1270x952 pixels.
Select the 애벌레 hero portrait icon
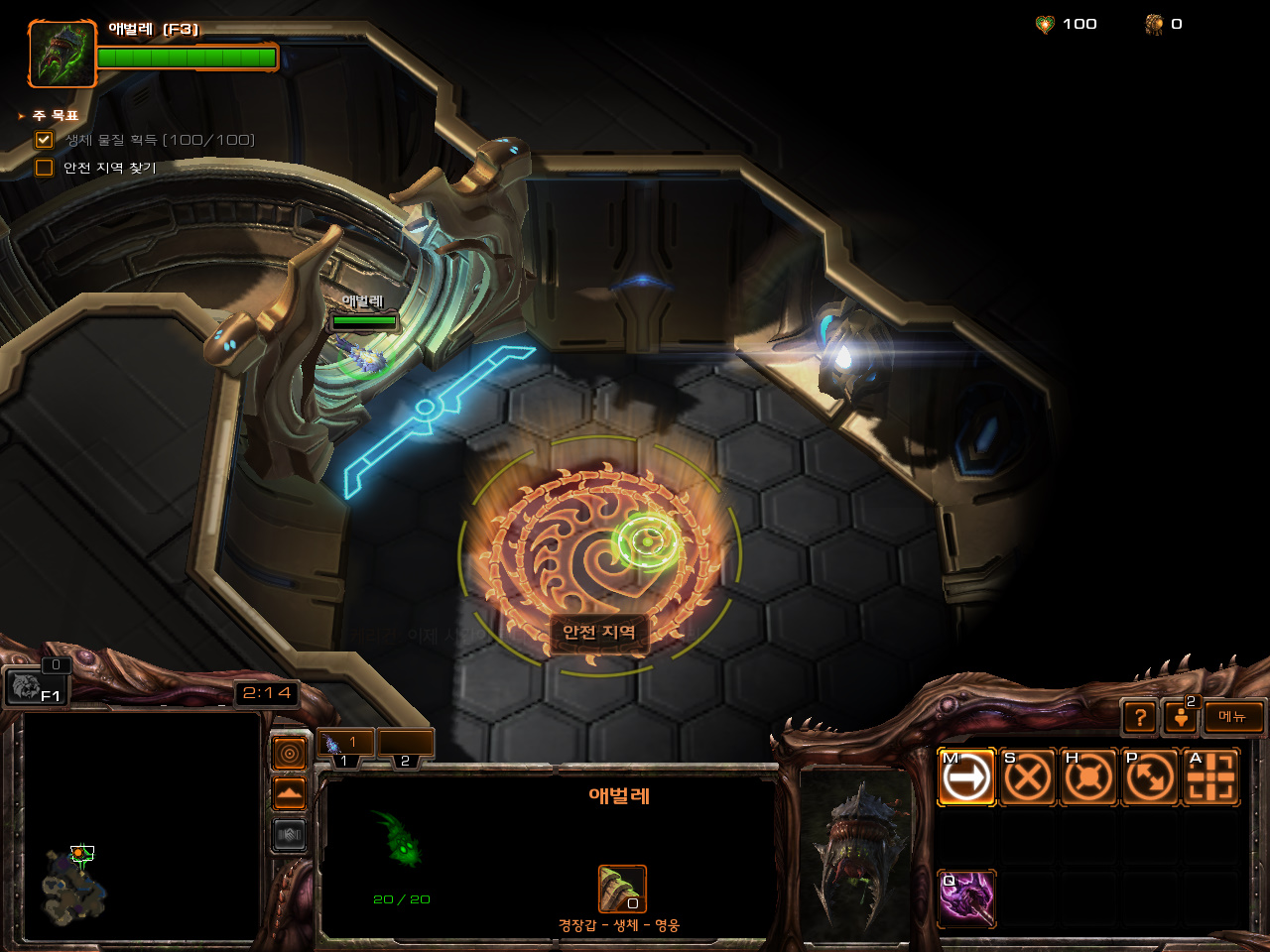tap(62, 54)
